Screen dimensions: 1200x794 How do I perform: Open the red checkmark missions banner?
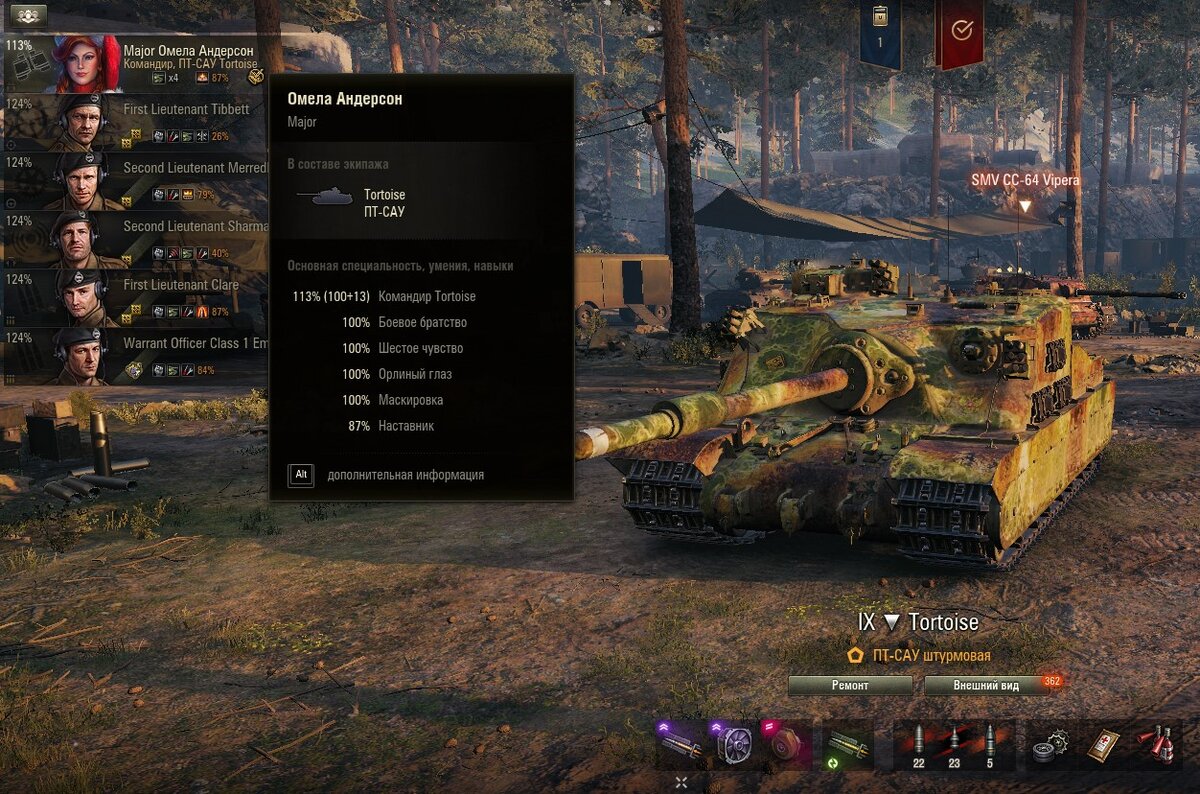[x=959, y=32]
